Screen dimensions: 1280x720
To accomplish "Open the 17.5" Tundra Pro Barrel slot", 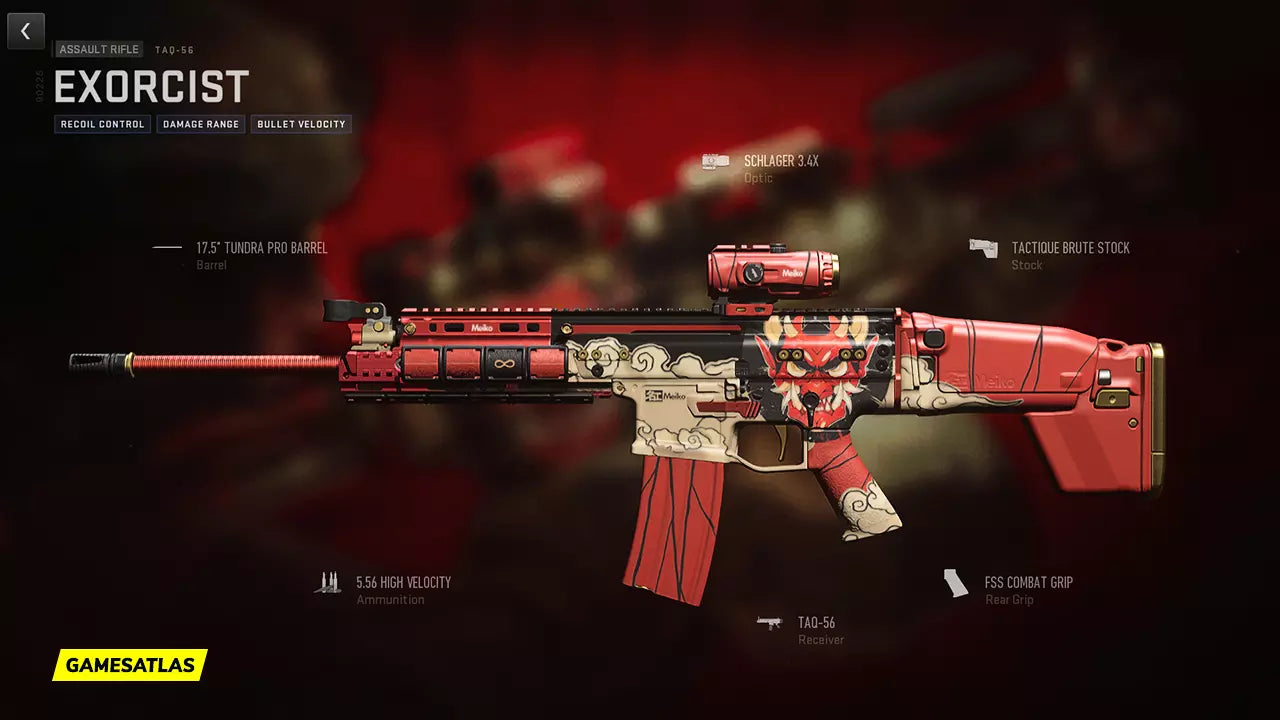I will pos(261,248).
